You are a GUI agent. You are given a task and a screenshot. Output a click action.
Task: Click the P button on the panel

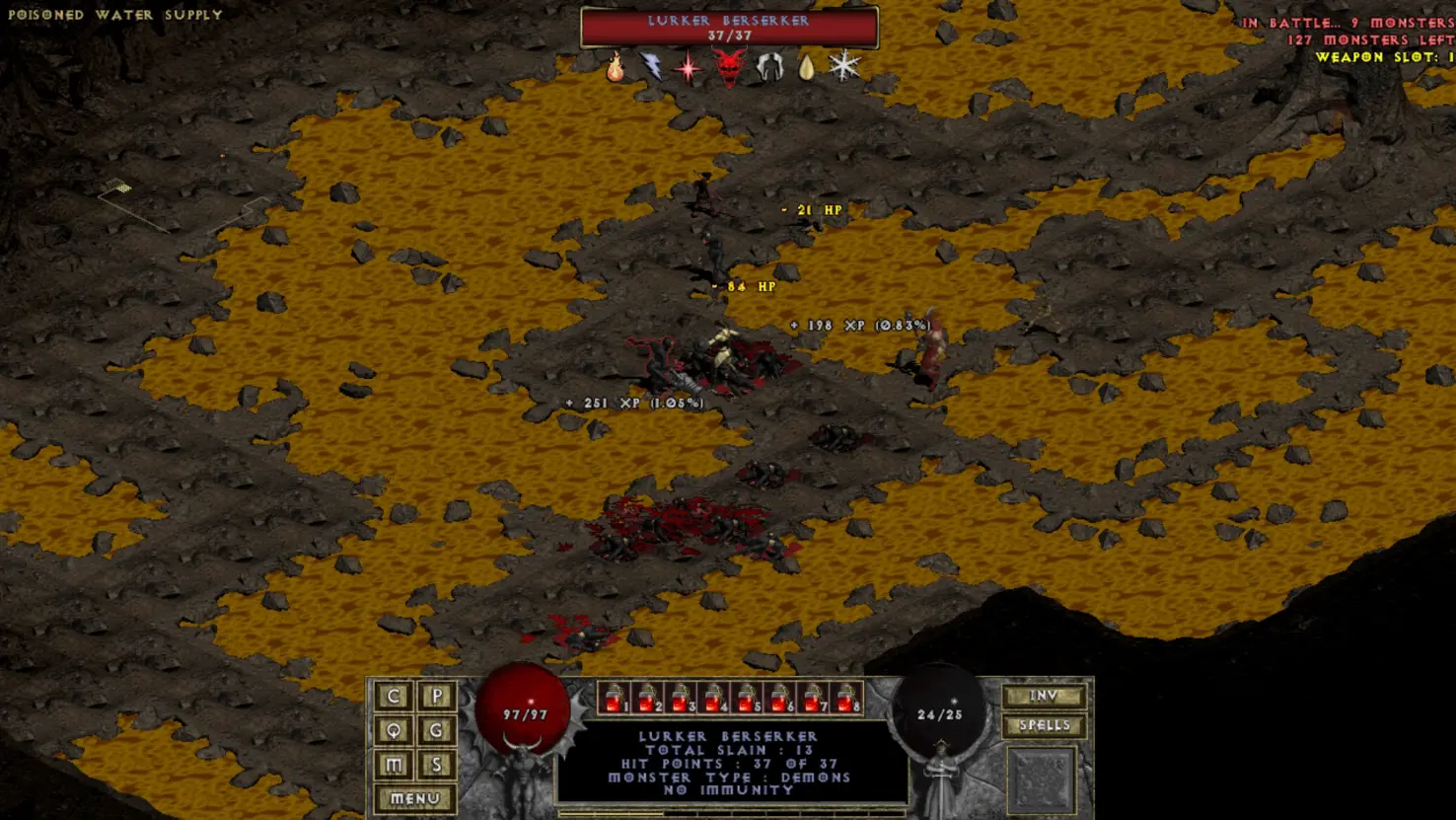click(437, 697)
